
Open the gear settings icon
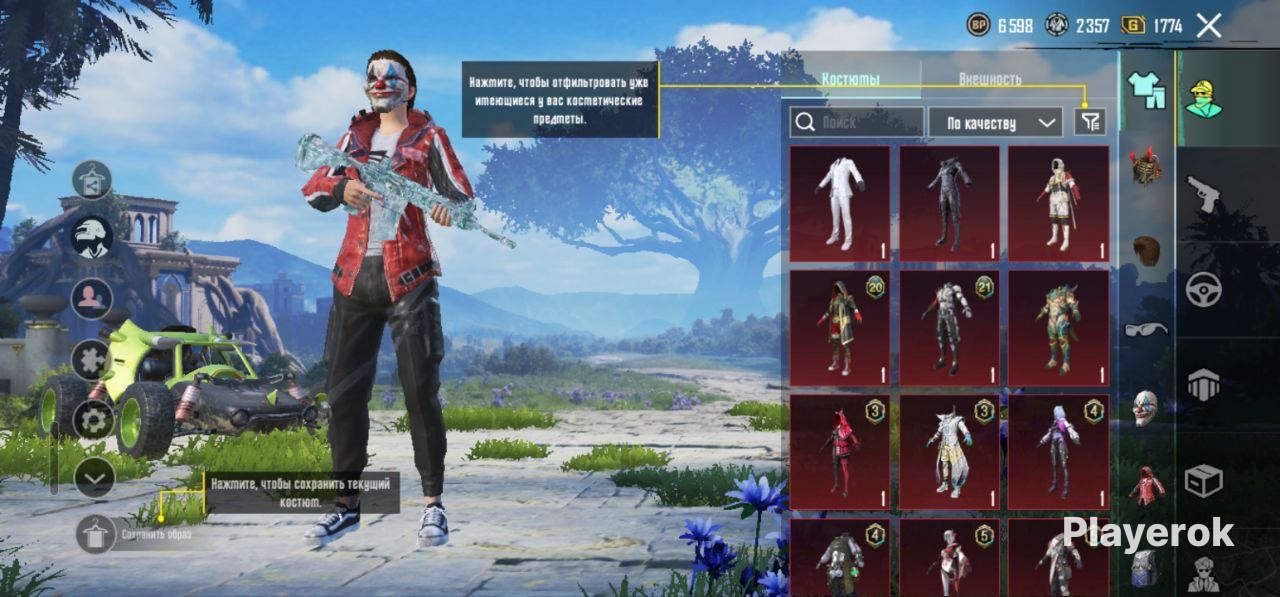point(93,419)
